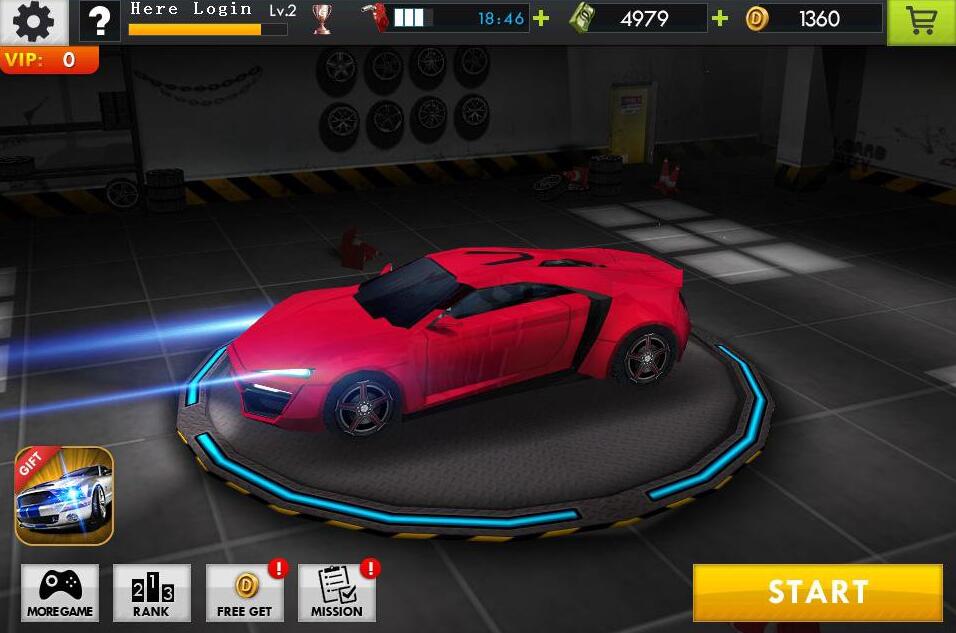Show help with the question mark button
956x633 pixels.
click(99, 20)
